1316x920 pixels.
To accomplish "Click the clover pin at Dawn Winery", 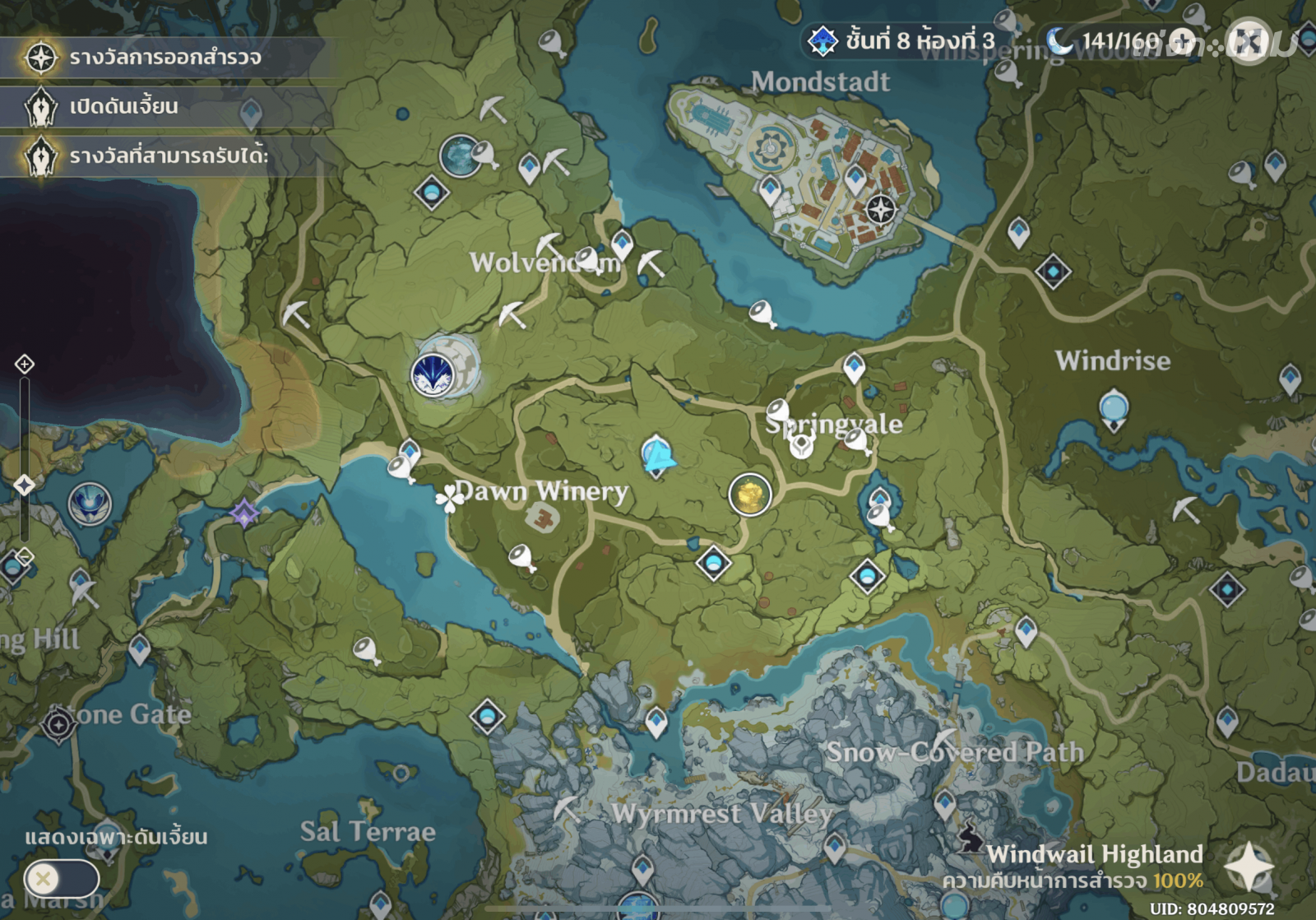I will pyautogui.click(x=447, y=498).
